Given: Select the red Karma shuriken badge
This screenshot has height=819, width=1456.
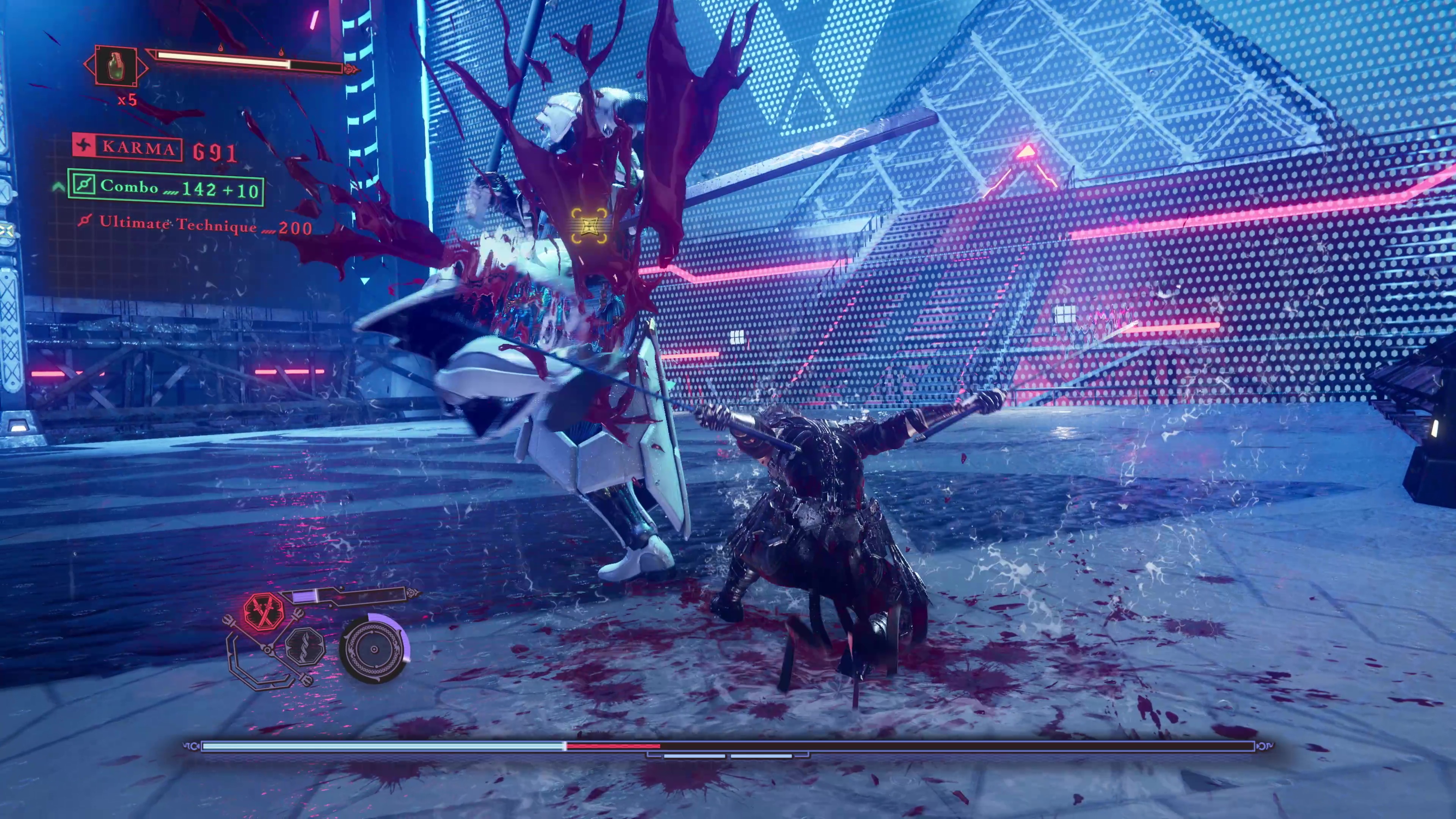Looking at the screenshot, I should pos(84,146).
